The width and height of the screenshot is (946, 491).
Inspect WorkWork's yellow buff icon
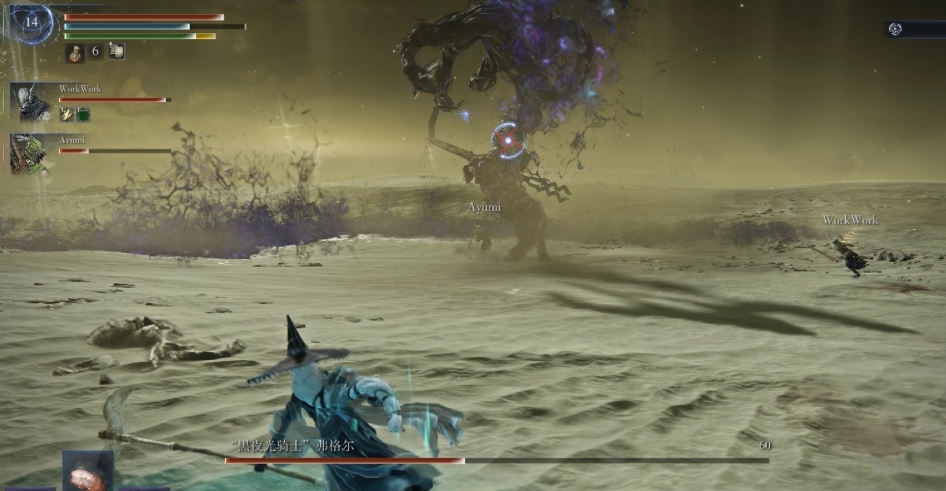coord(67,114)
